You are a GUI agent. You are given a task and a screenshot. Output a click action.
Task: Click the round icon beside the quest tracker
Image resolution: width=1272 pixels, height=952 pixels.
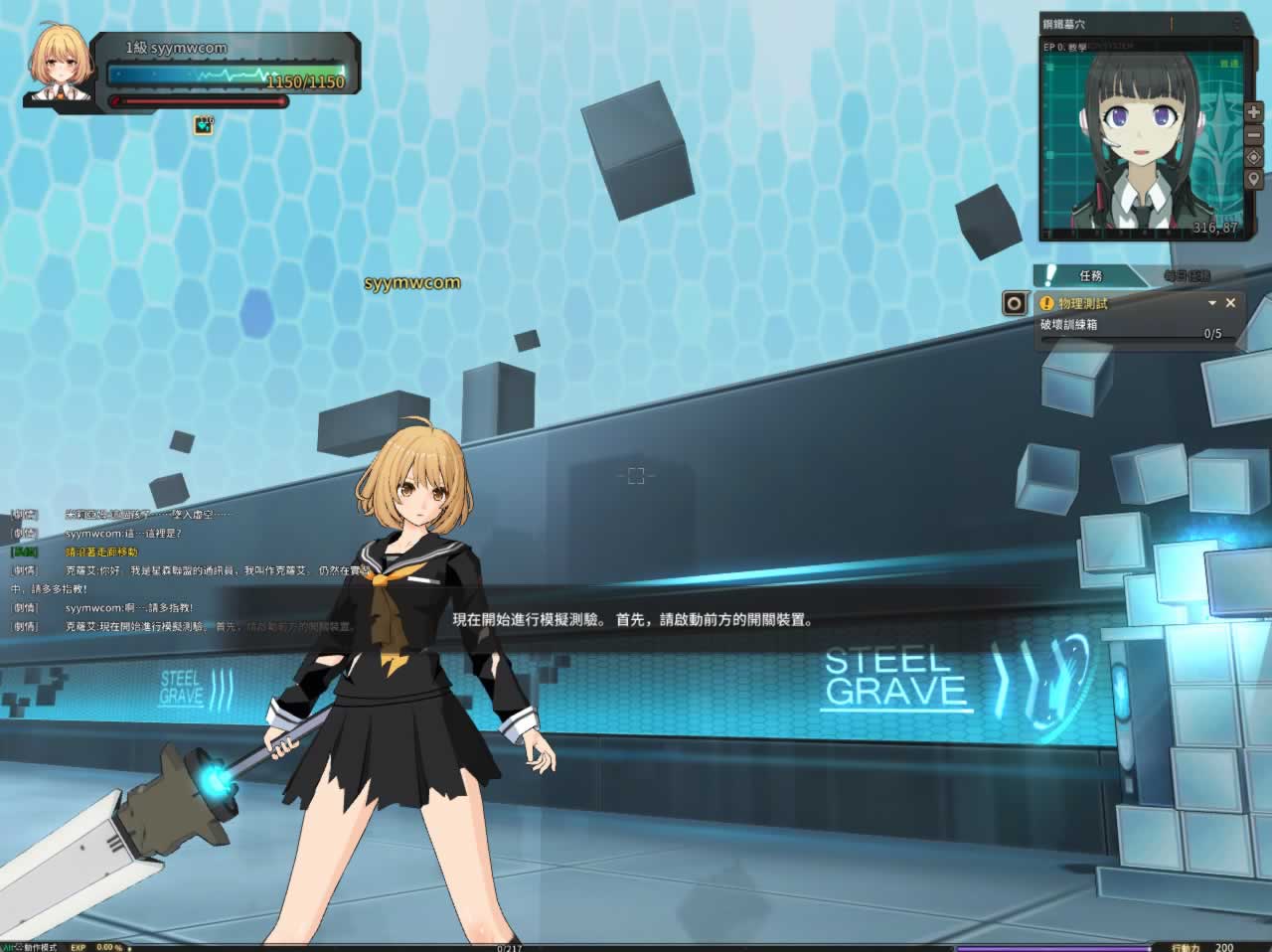tap(1015, 303)
